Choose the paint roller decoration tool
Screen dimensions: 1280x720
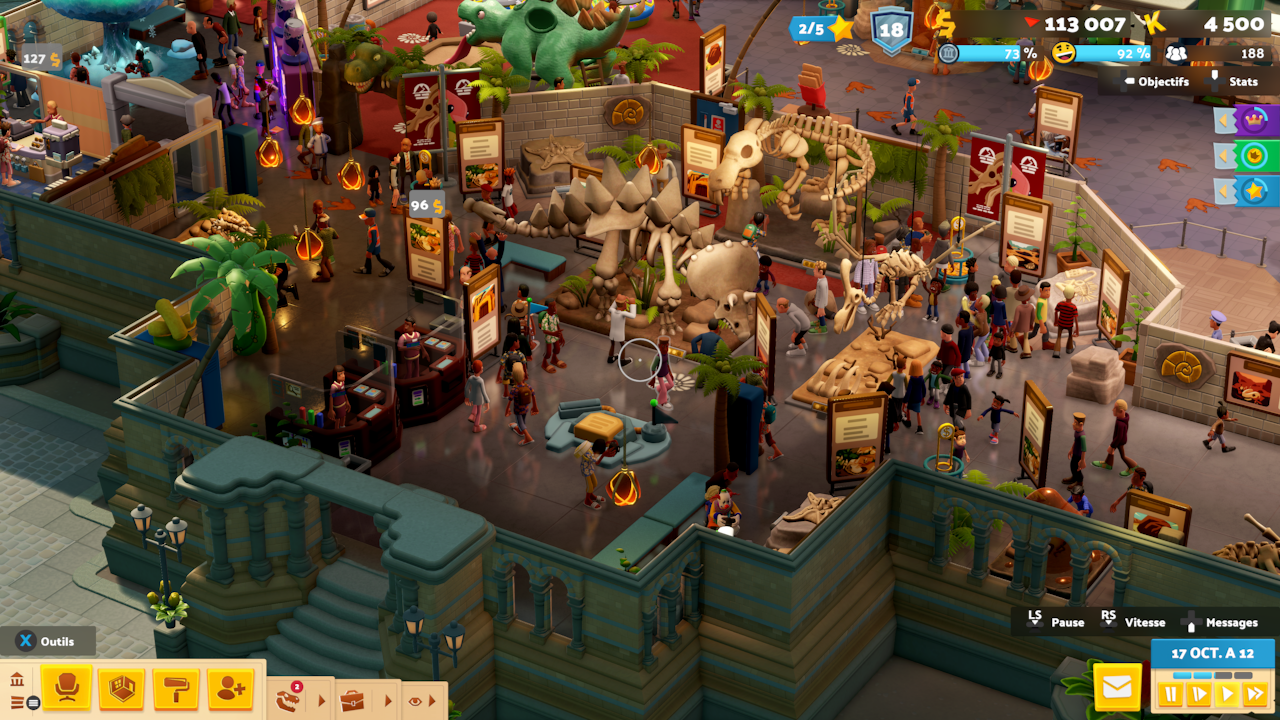(176, 688)
